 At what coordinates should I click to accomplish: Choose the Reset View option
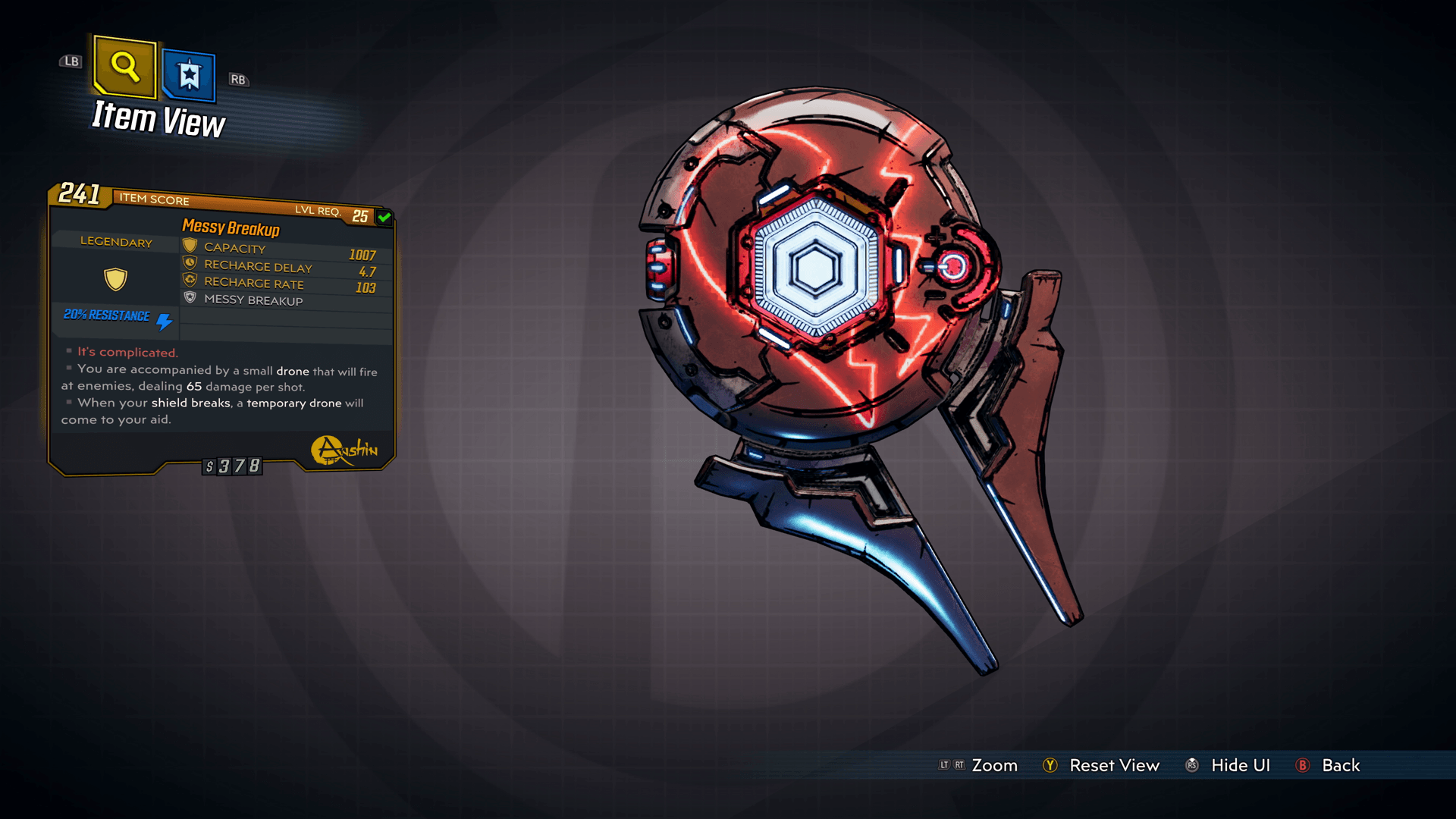tap(1113, 765)
